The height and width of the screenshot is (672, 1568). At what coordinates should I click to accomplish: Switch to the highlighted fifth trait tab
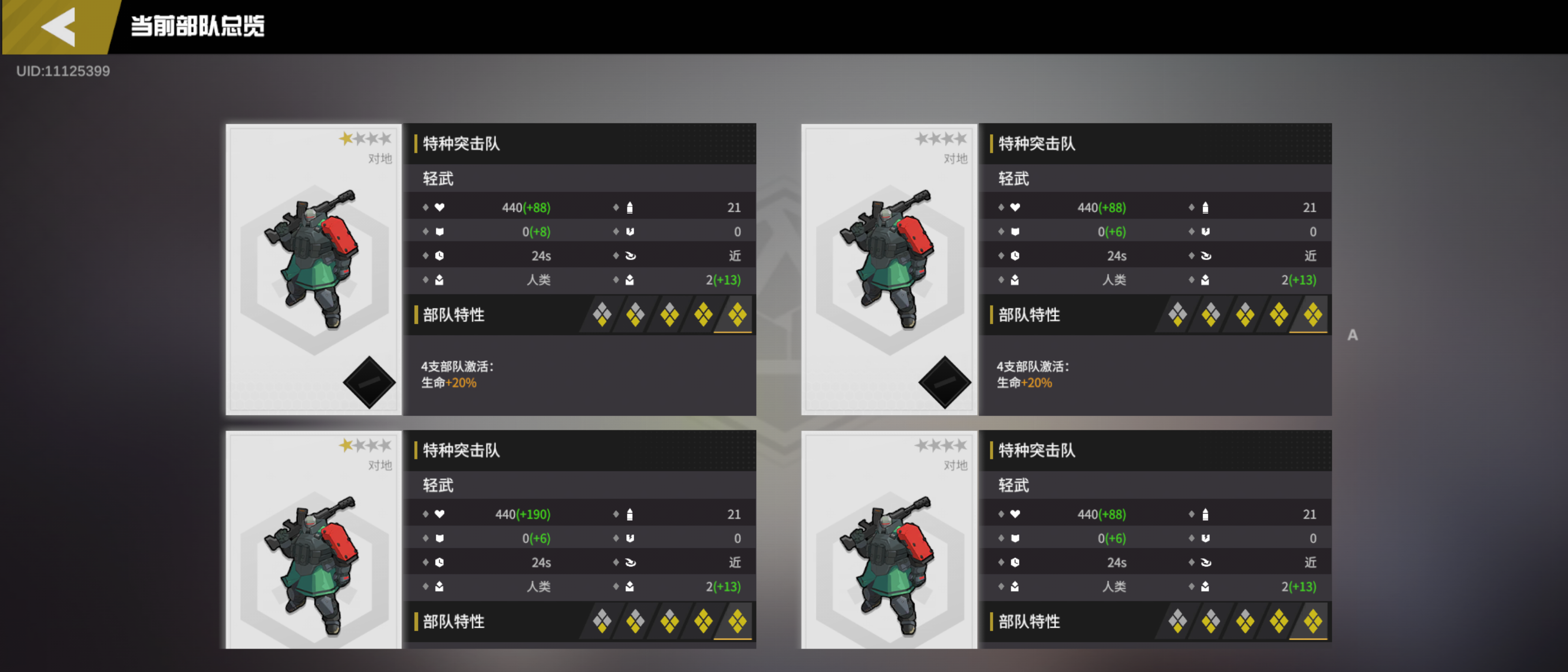pyautogui.click(x=737, y=315)
